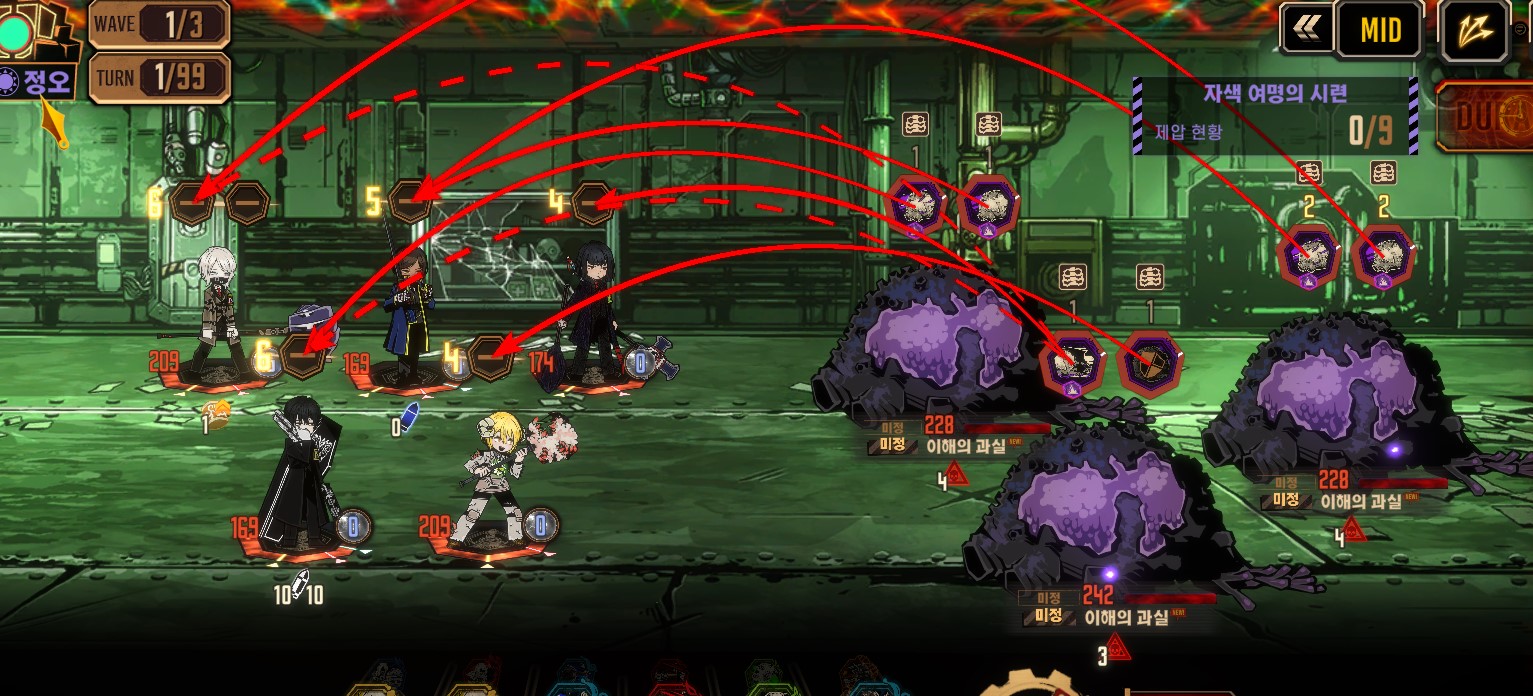Open the 자색 여명의 시련 objective panel

click(x=1275, y=116)
